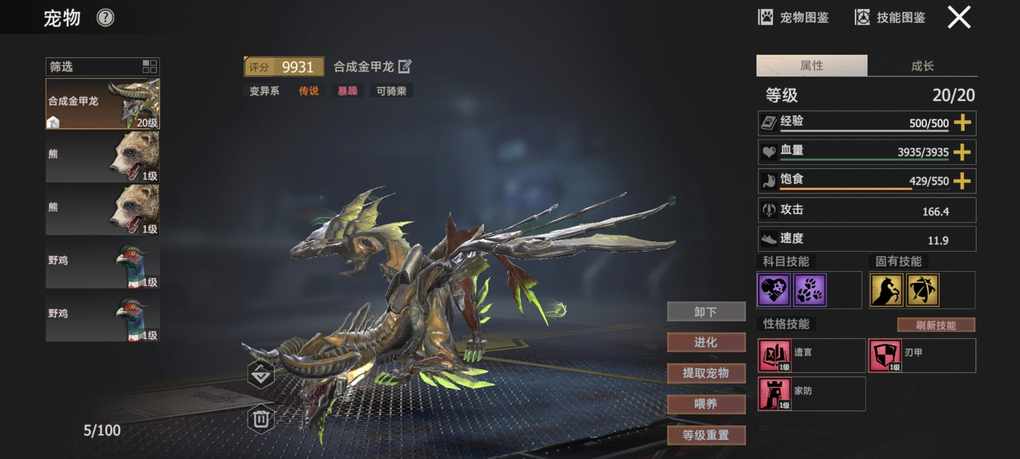The image size is (1020, 459).
Task: Select the 属性 attributes tab
Action: coord(811,66)
